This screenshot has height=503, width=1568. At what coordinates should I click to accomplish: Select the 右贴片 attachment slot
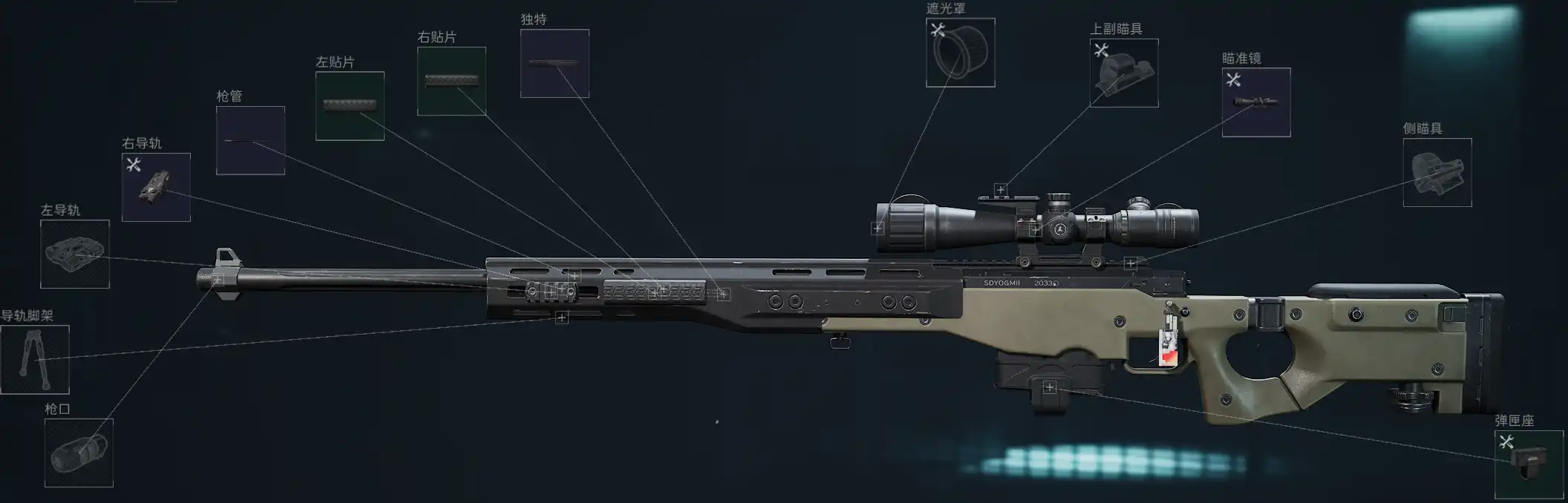tap(451, 81)
